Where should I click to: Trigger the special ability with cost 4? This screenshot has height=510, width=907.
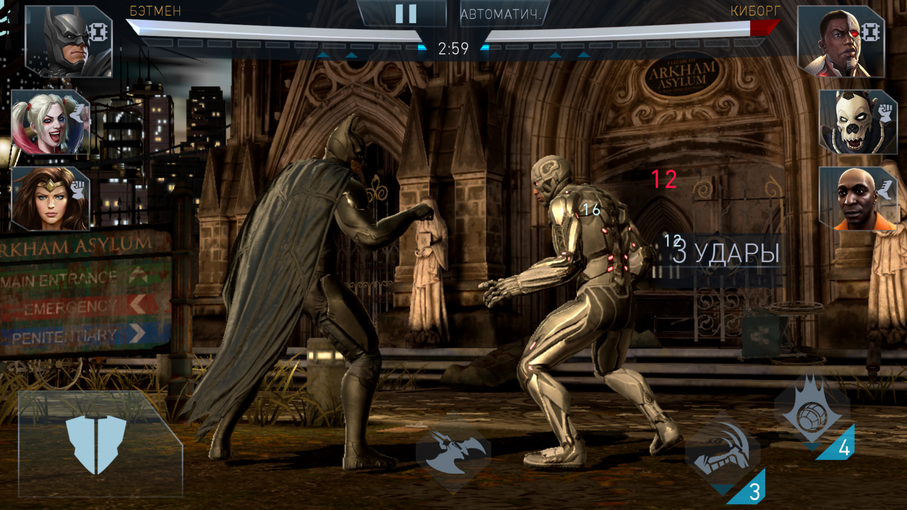811,411
